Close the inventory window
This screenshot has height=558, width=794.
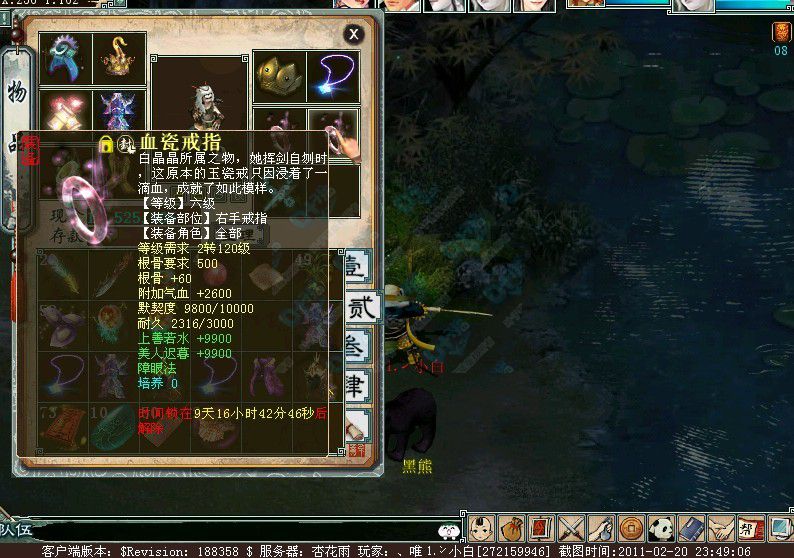click(353, 34)
